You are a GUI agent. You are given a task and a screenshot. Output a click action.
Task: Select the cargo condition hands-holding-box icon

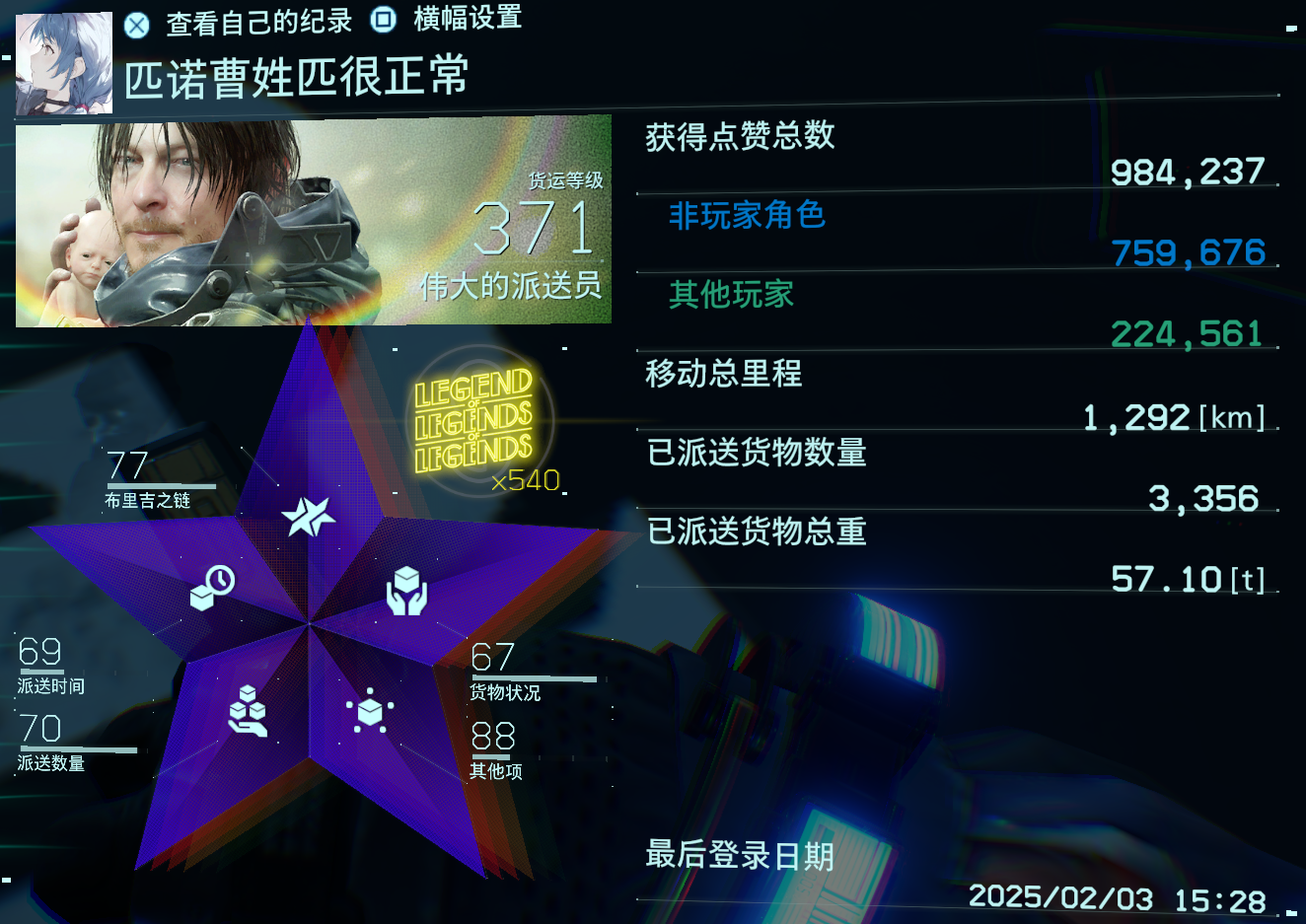point(406,591)
